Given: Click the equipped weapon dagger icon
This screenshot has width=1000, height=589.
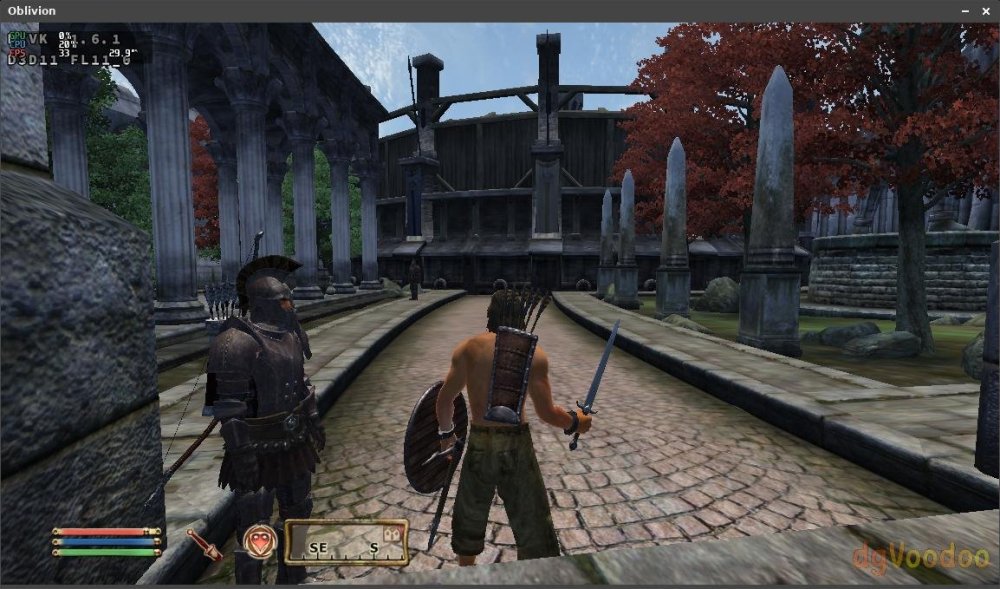Looking at the screenshot, I should (x=205, y=544).
